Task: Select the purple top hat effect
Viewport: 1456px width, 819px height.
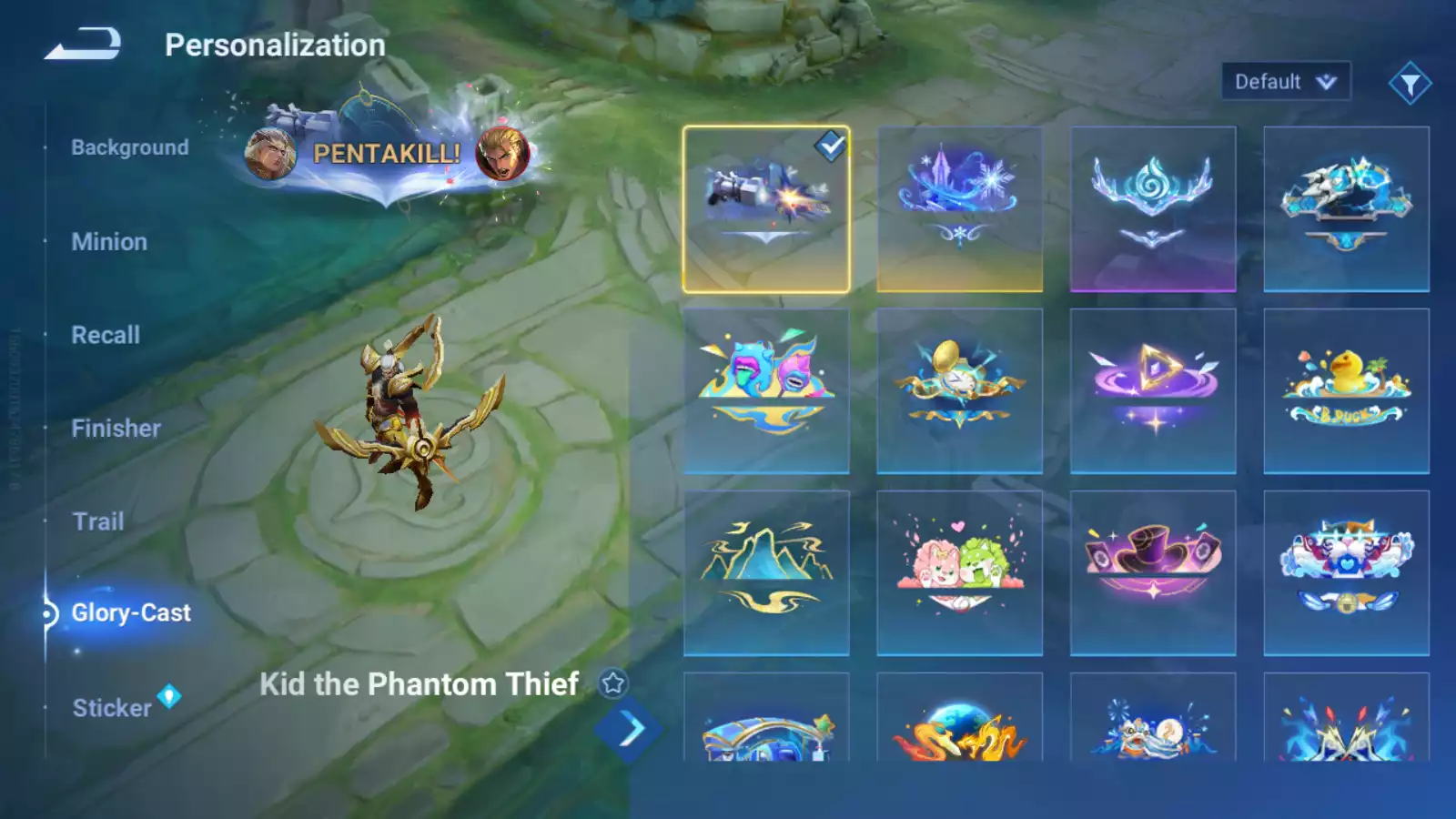Action: tap(1153, 573)
